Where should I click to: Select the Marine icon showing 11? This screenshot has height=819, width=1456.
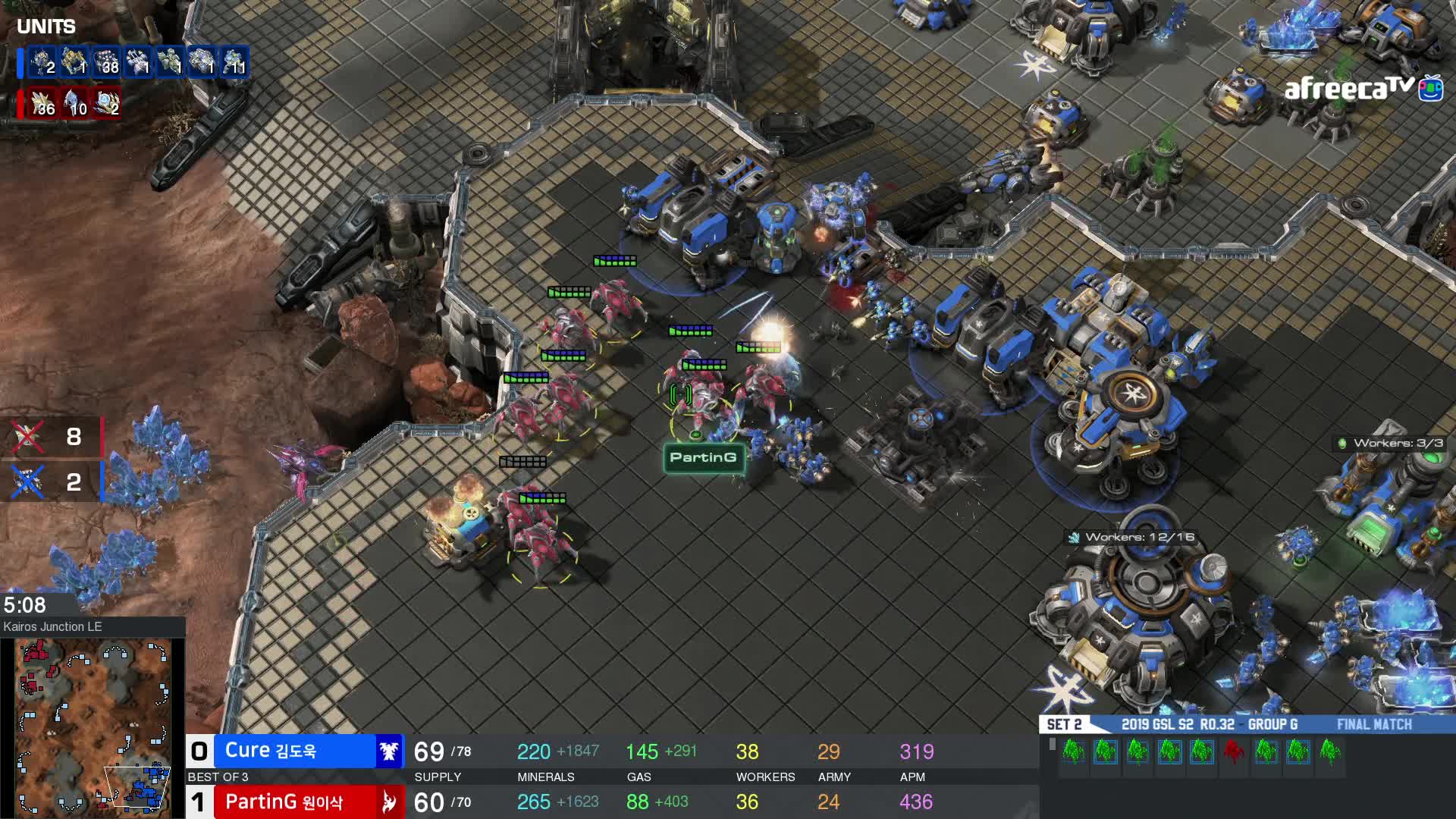pyautogui.click(x=235, y=63)
